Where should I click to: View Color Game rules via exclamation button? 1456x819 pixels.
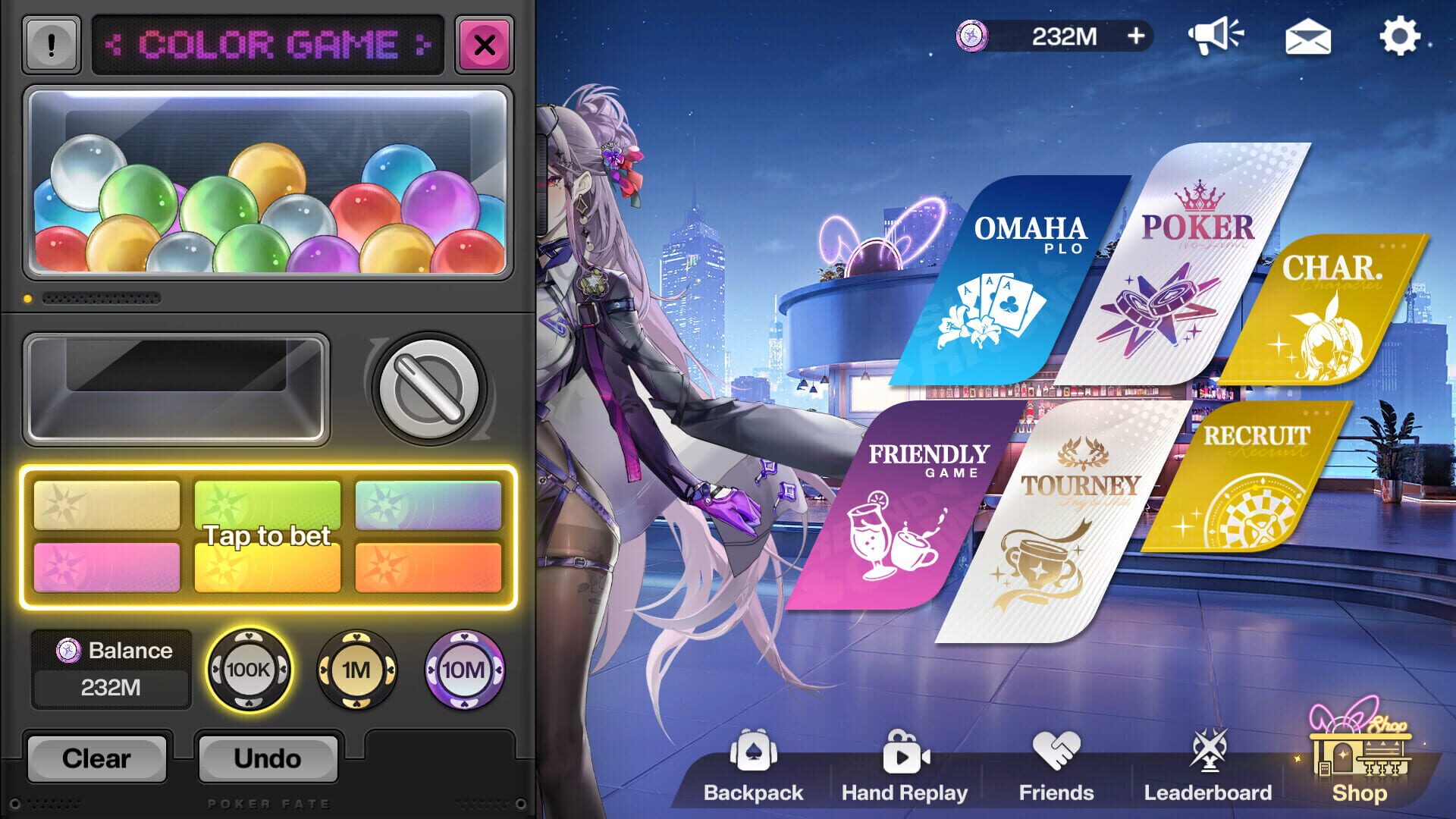[x=50, y=44]
